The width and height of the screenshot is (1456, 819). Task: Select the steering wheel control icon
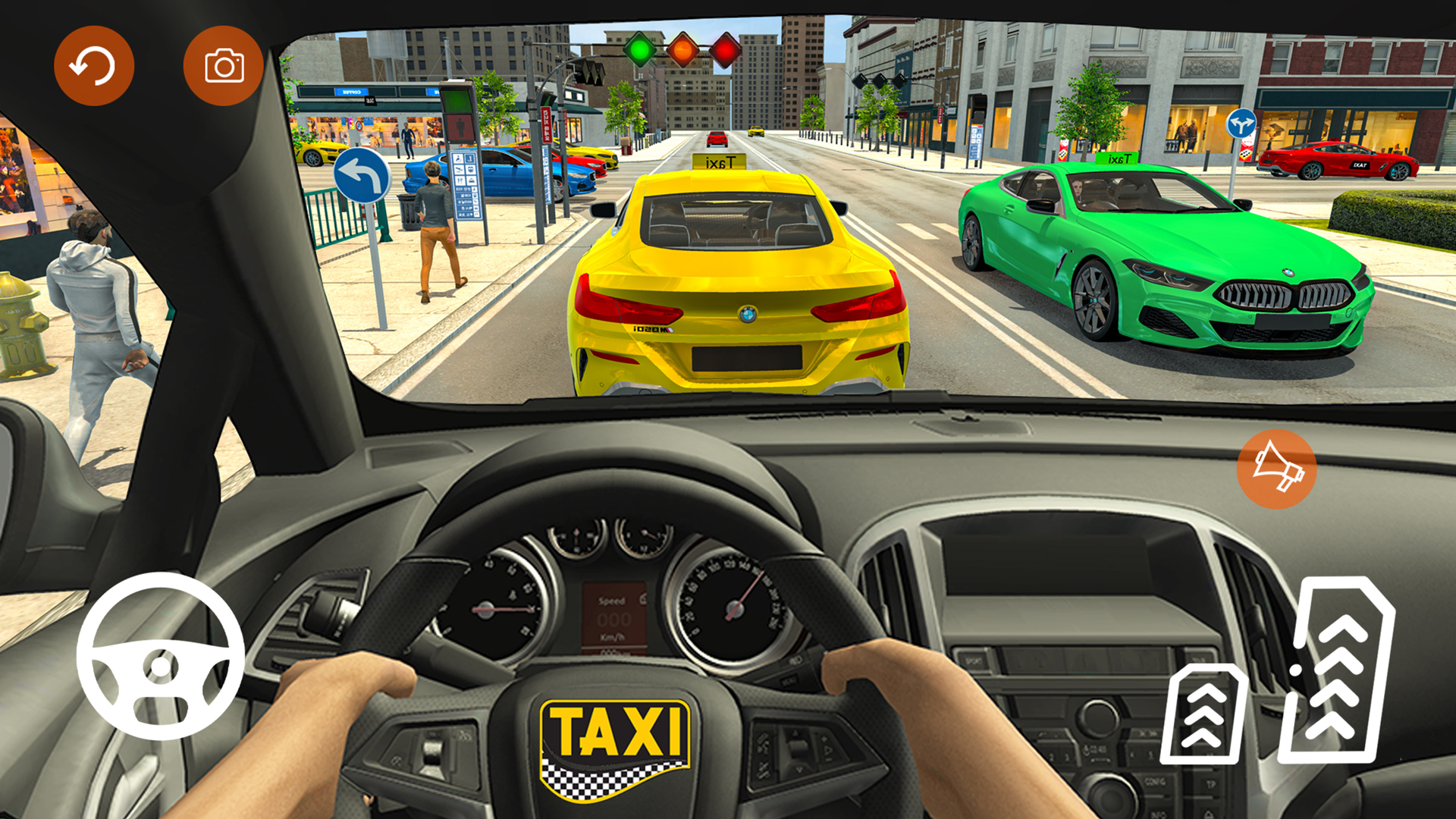162,662
